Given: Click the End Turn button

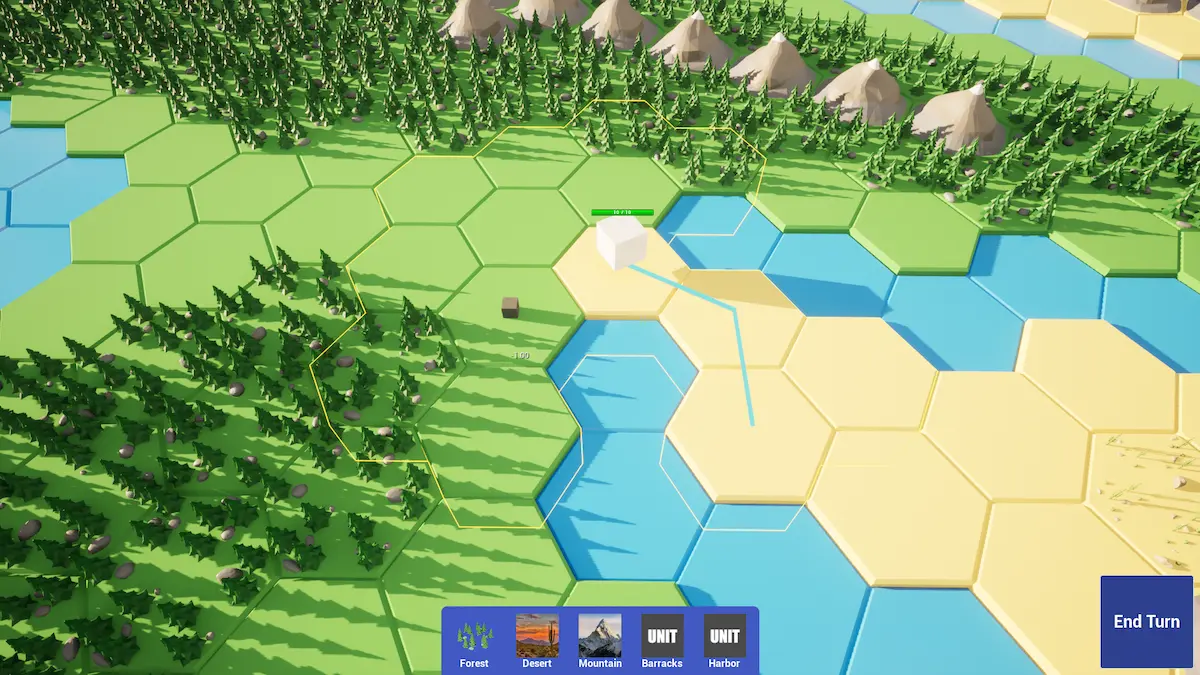Looking at the screenshot, I should coord(1147,621).
